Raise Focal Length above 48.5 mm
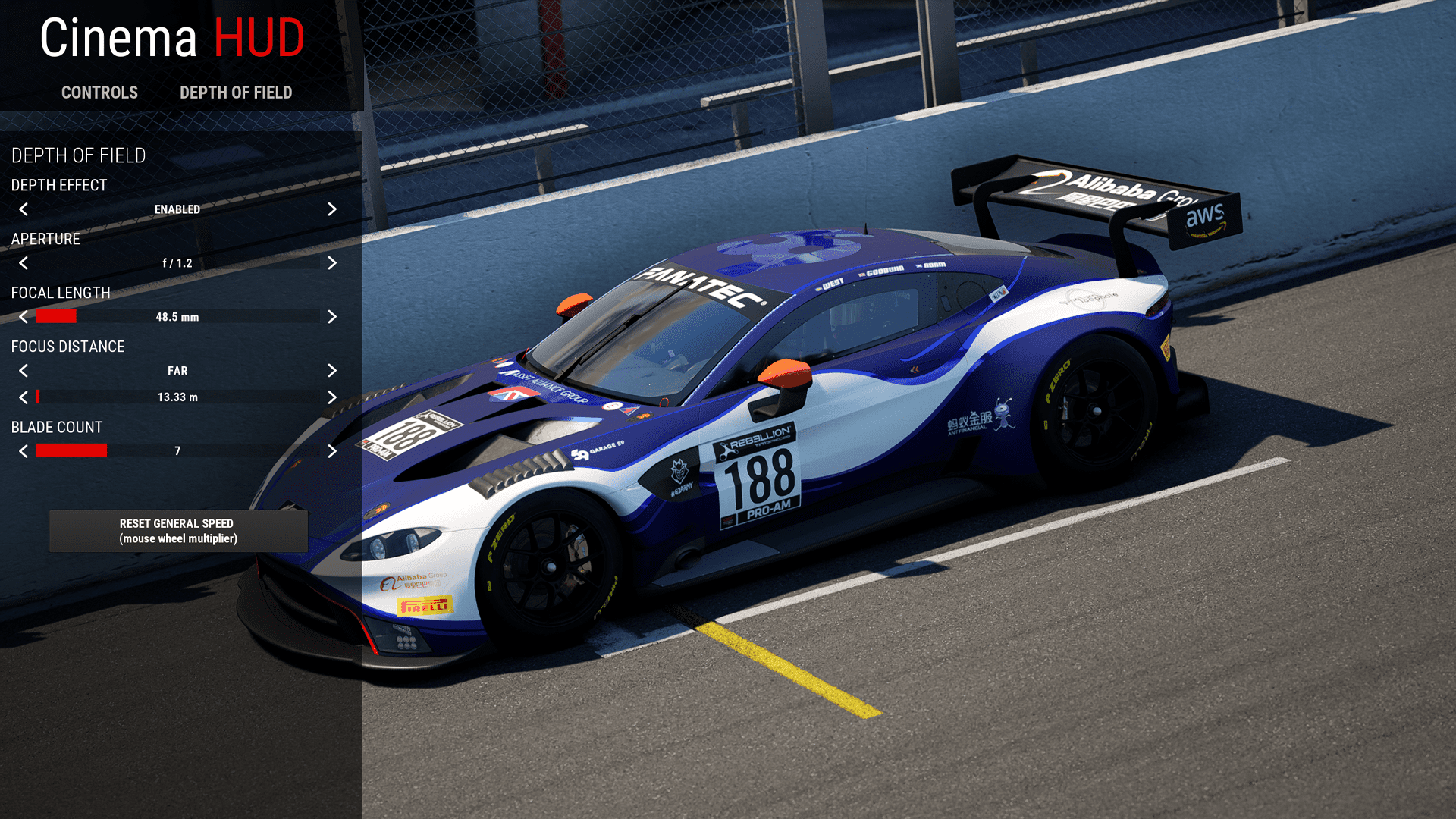This screenshot has height=819, width=1456. pos(332,317)
